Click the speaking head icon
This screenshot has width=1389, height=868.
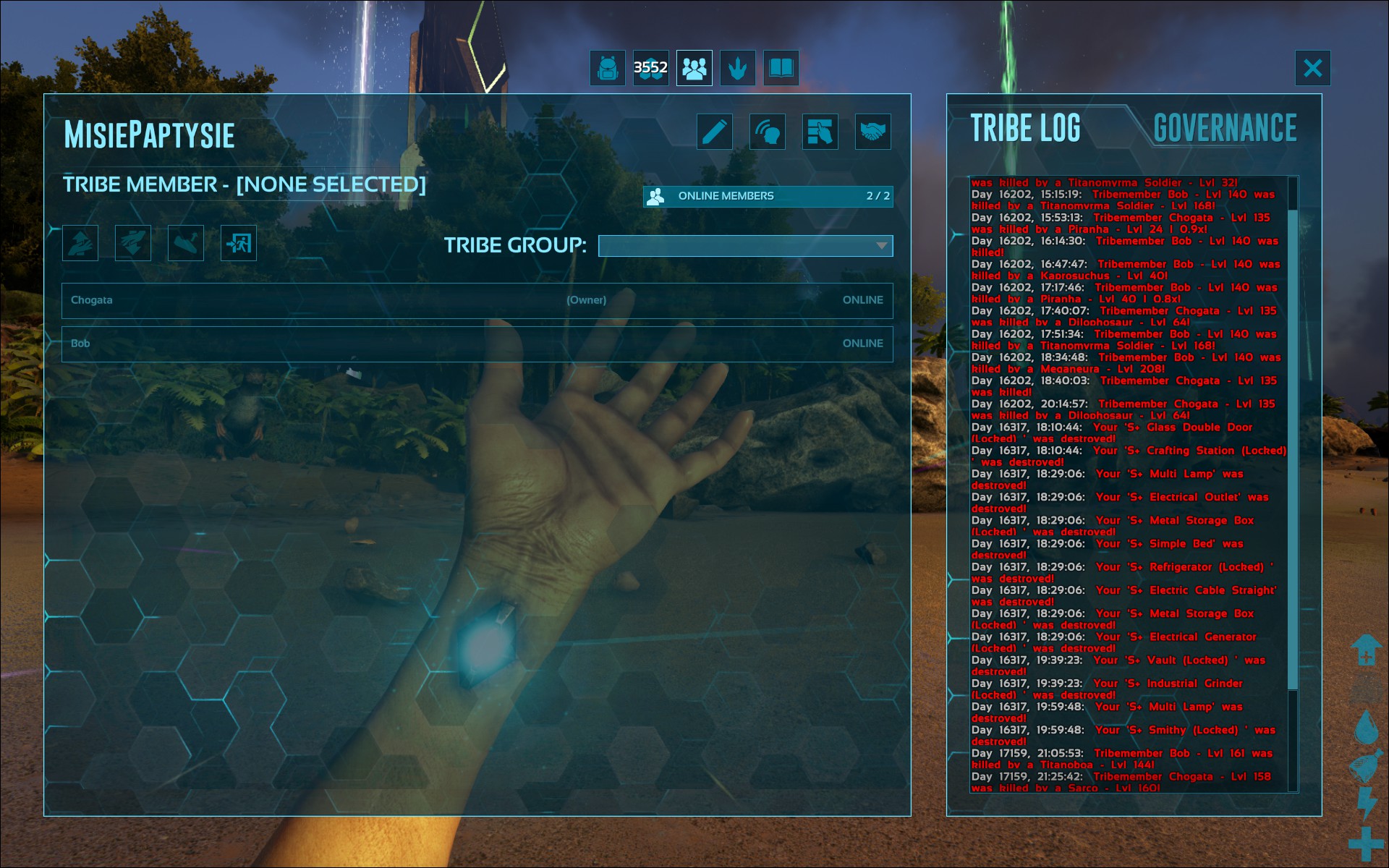tap(768, 132)
